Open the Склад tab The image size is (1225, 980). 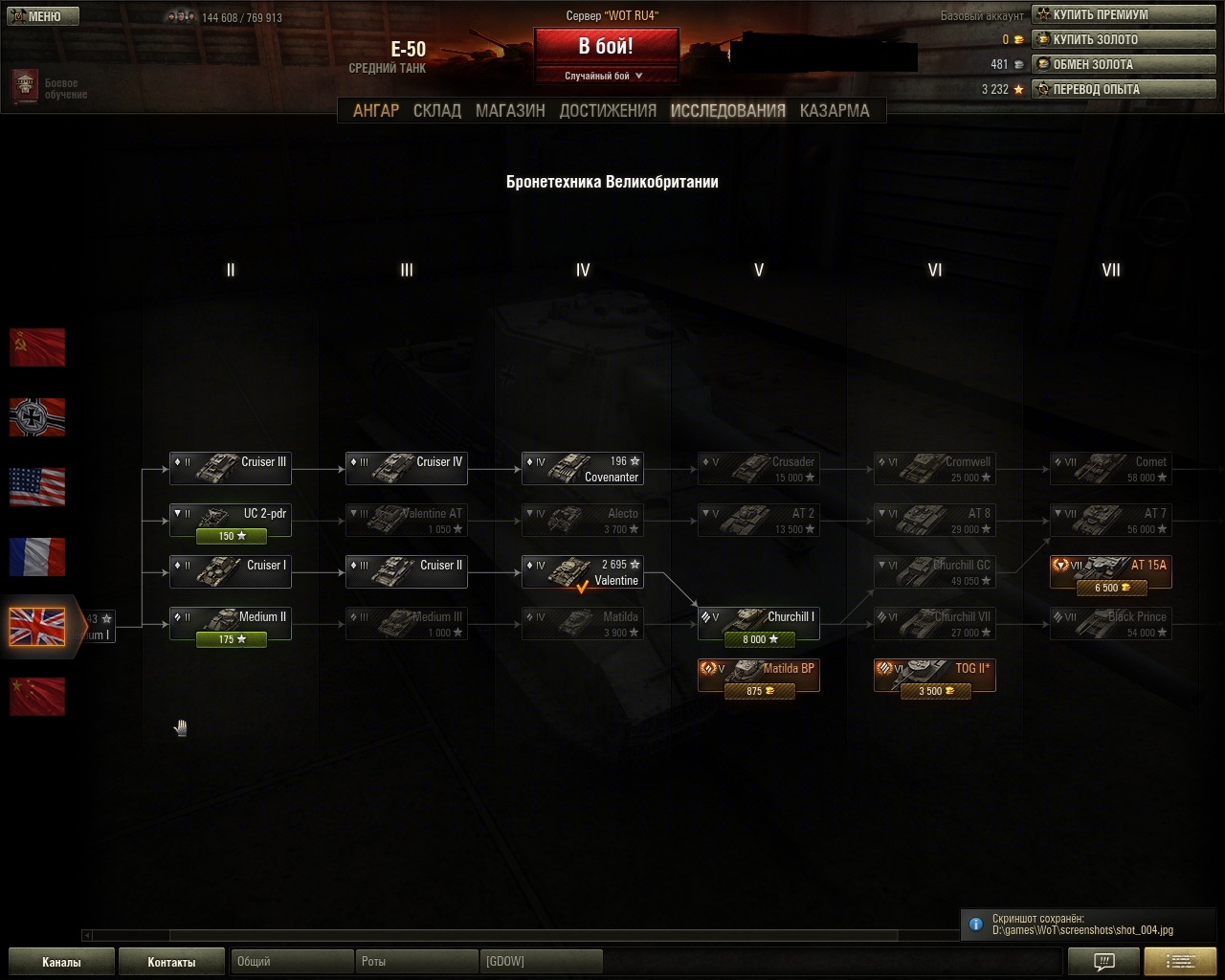click(437, 111)
